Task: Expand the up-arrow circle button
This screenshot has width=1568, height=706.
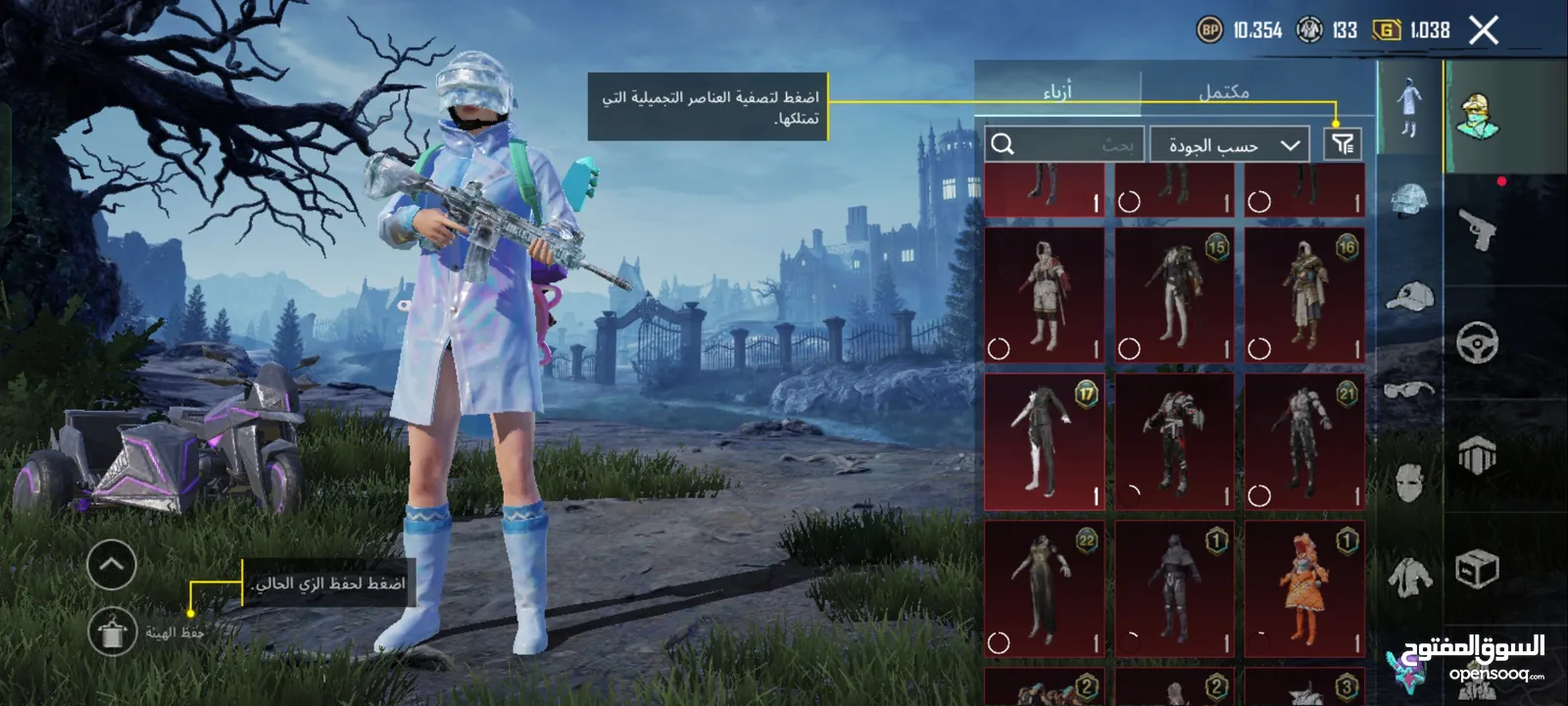Action: tap(112, 565)
